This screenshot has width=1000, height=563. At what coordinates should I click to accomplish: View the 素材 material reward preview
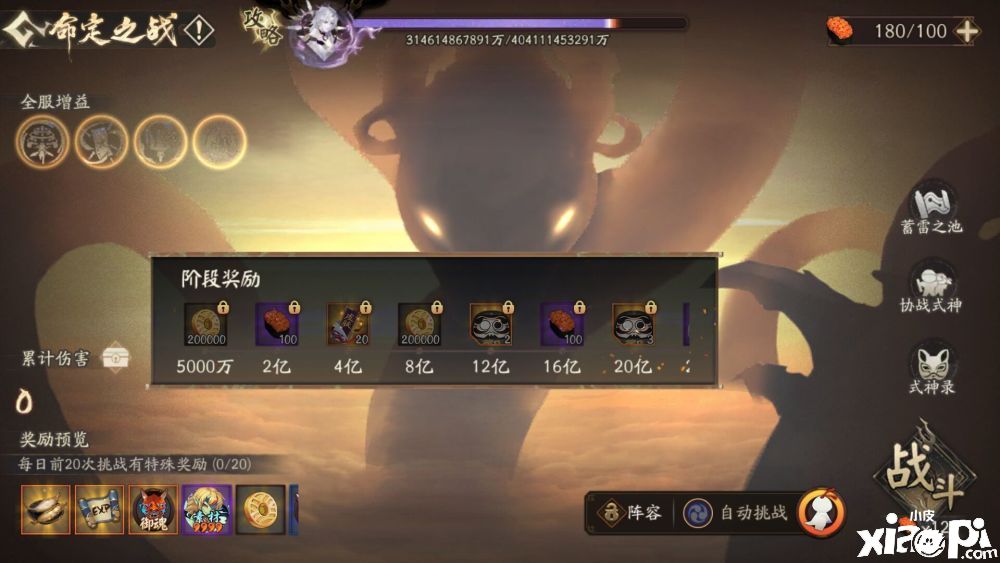pos(207,510)
